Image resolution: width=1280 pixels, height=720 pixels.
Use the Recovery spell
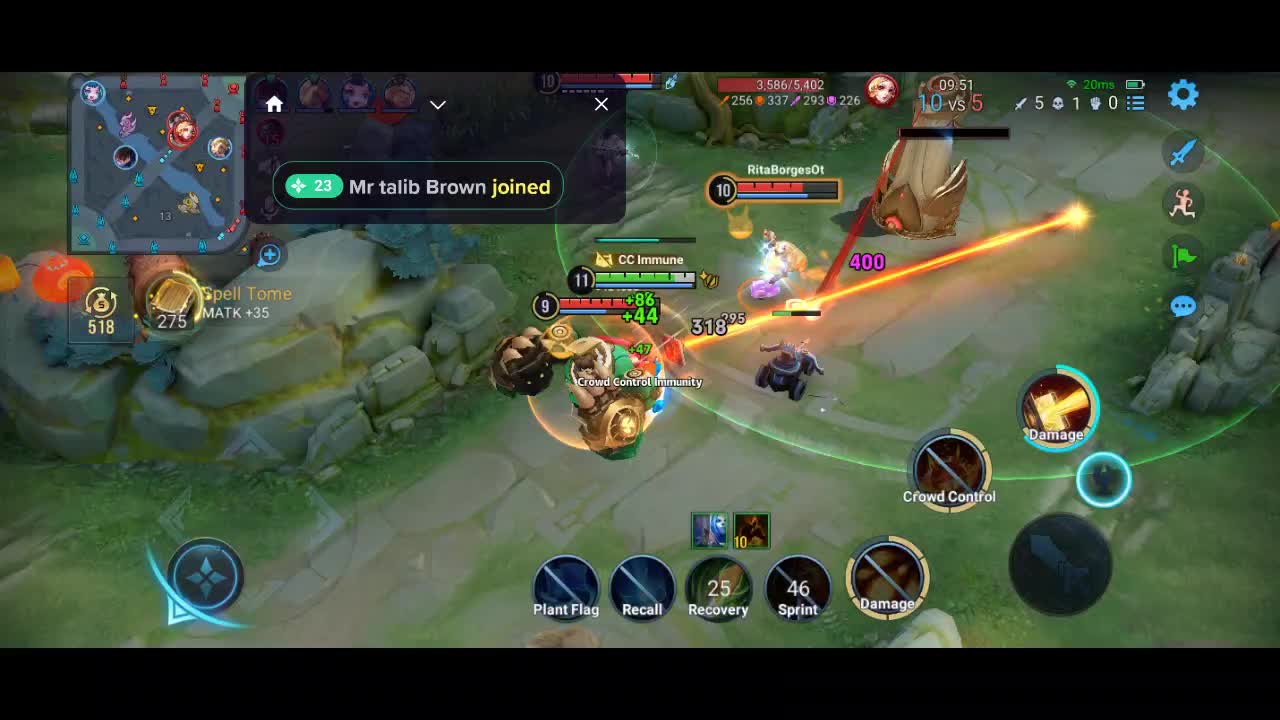point(718,588)
